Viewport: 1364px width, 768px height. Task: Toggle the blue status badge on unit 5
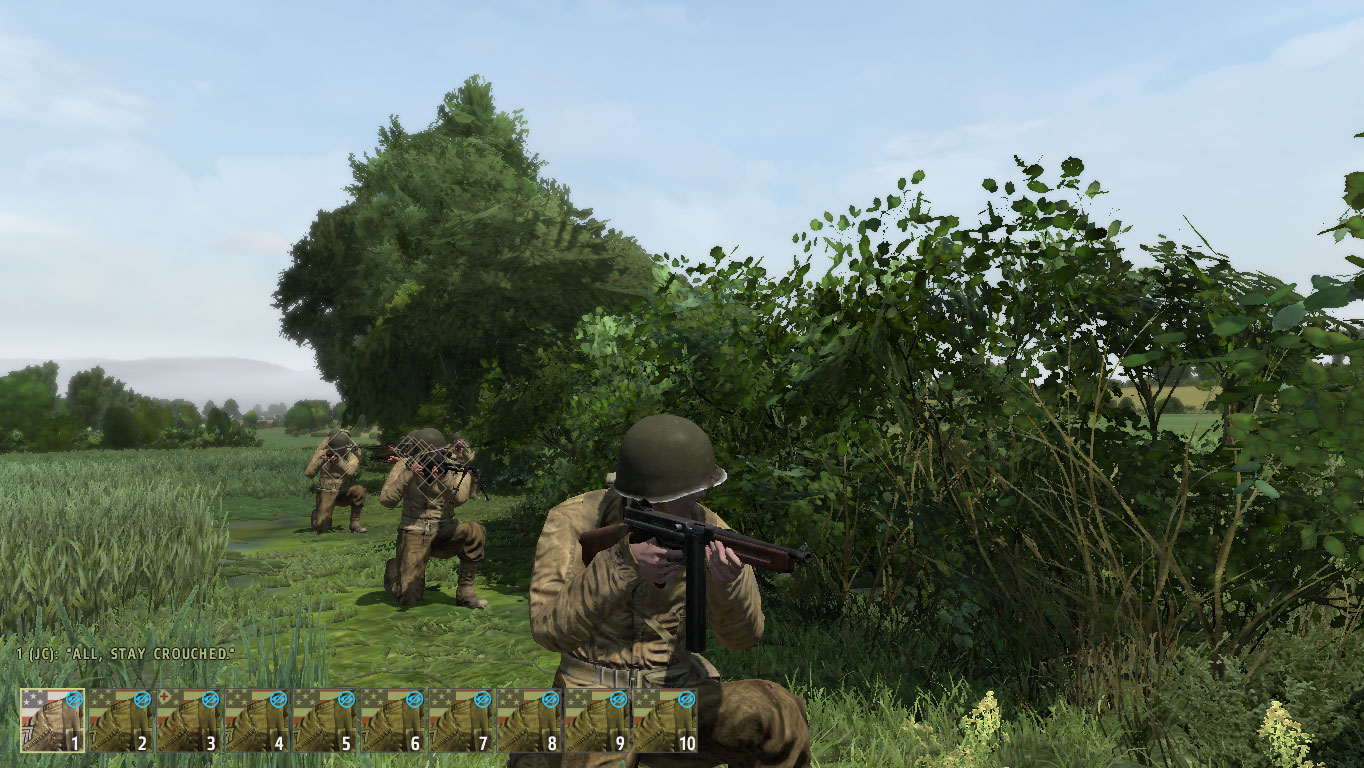(x=345, y=700)
